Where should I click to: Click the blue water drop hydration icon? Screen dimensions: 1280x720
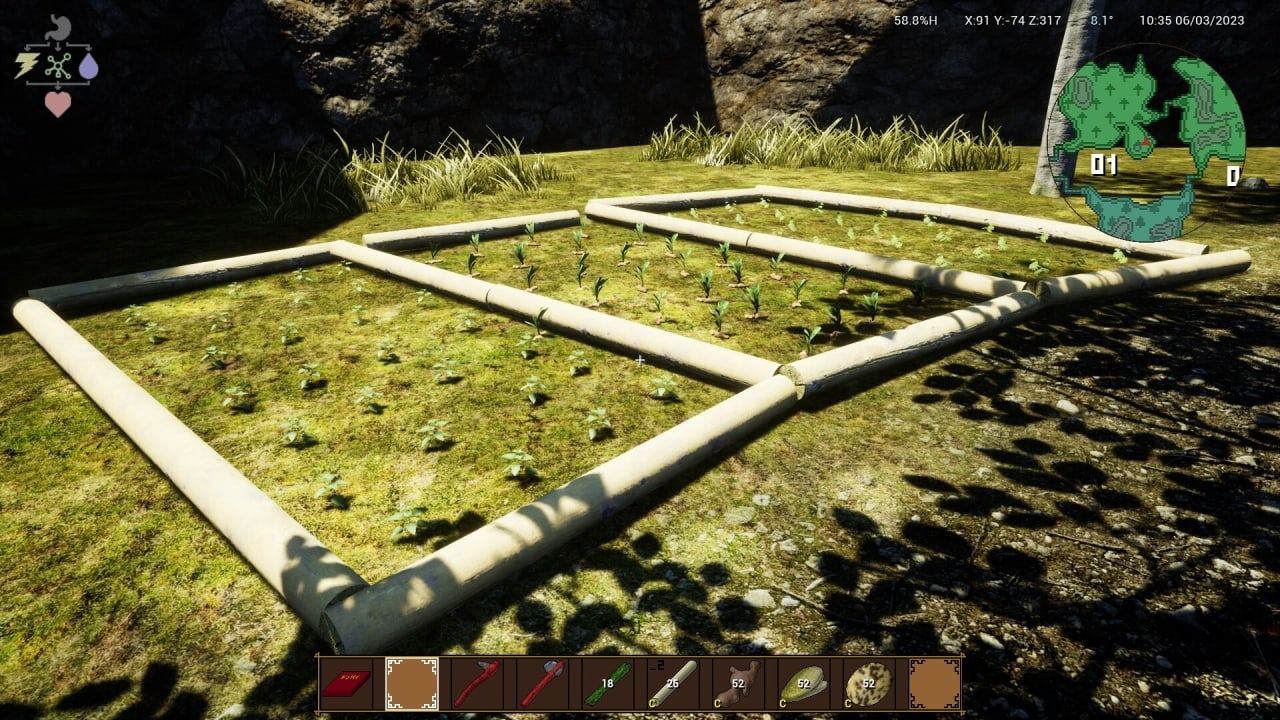click(89, 66)
